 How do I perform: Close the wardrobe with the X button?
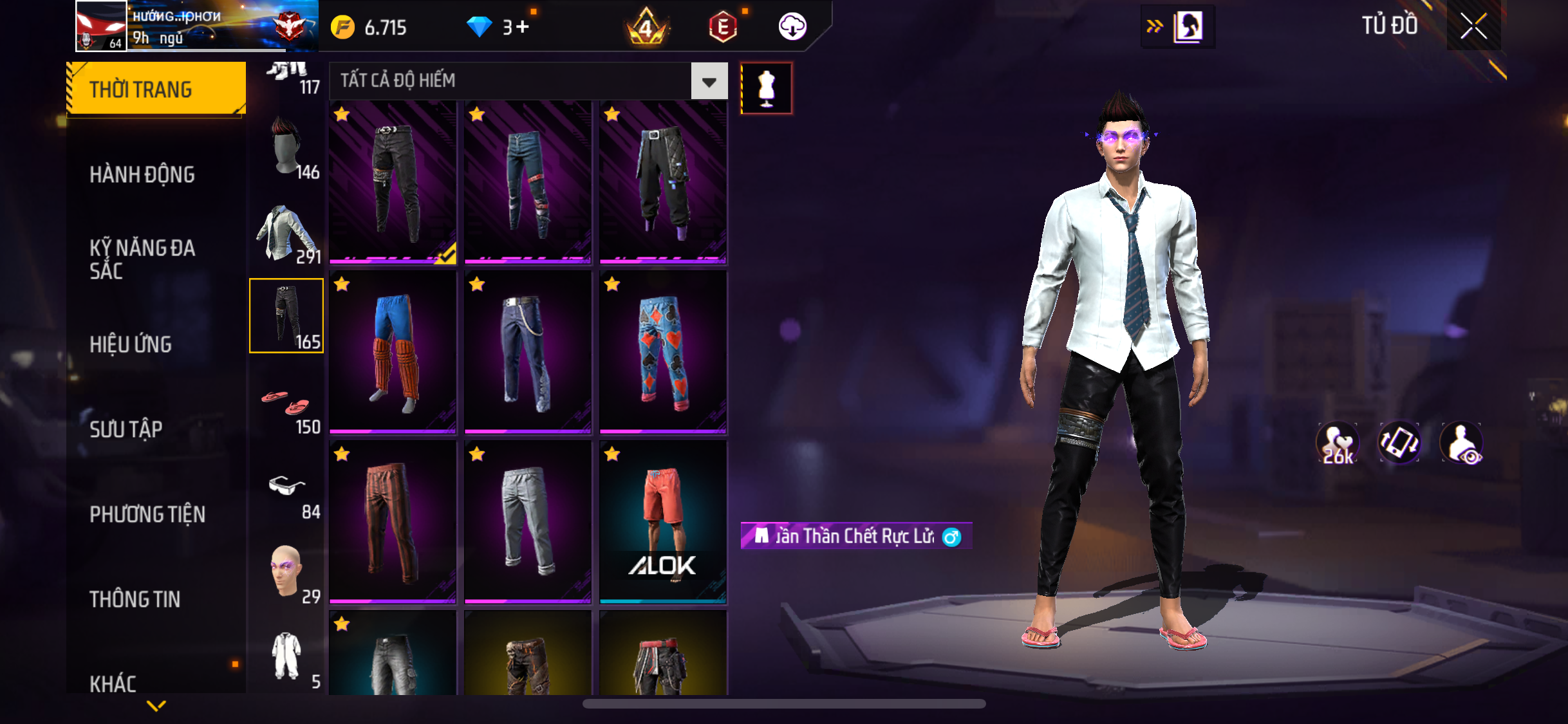coord(1473,26)
